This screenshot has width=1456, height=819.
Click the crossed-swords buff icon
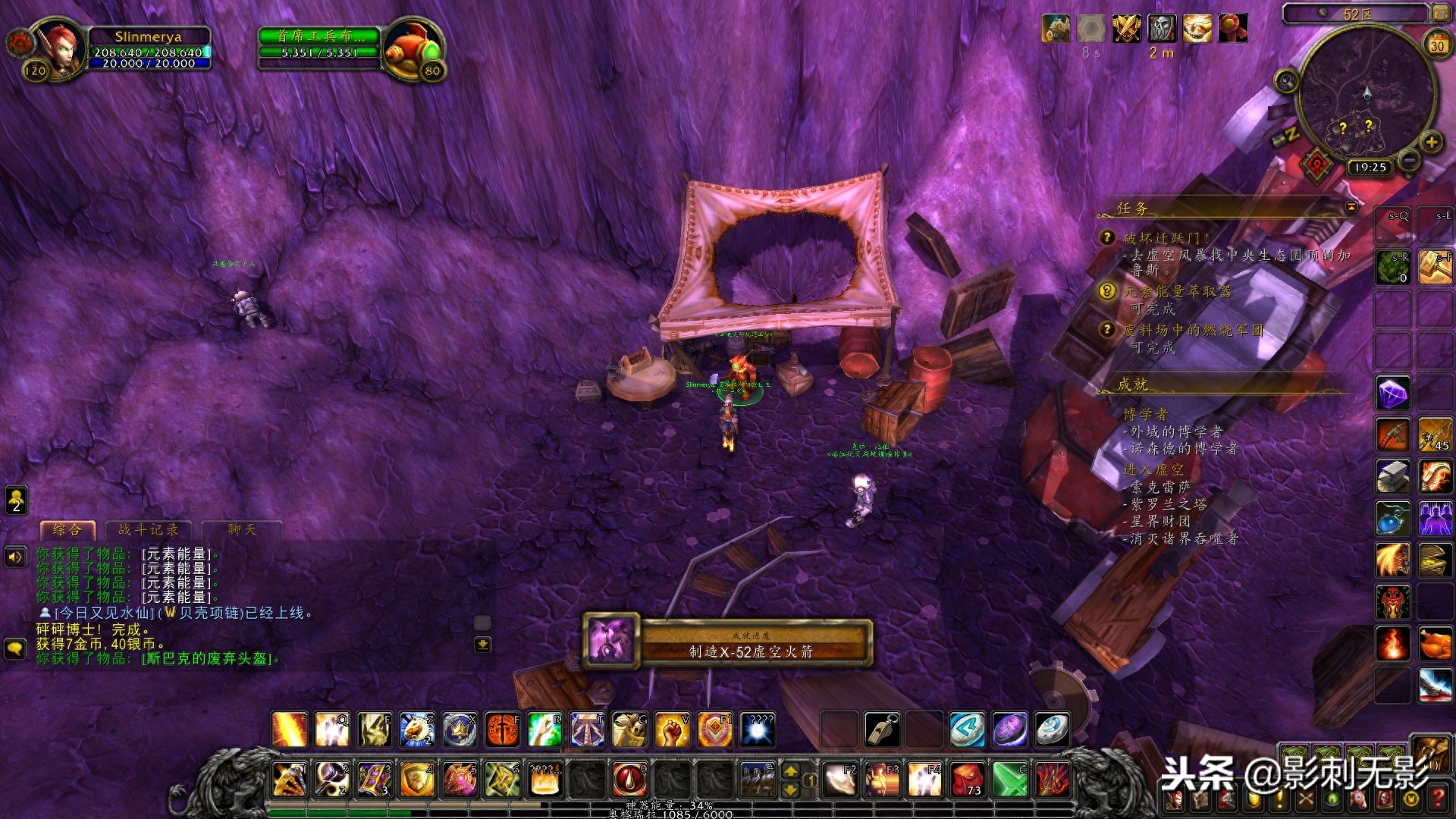[x=1126, y=29]
